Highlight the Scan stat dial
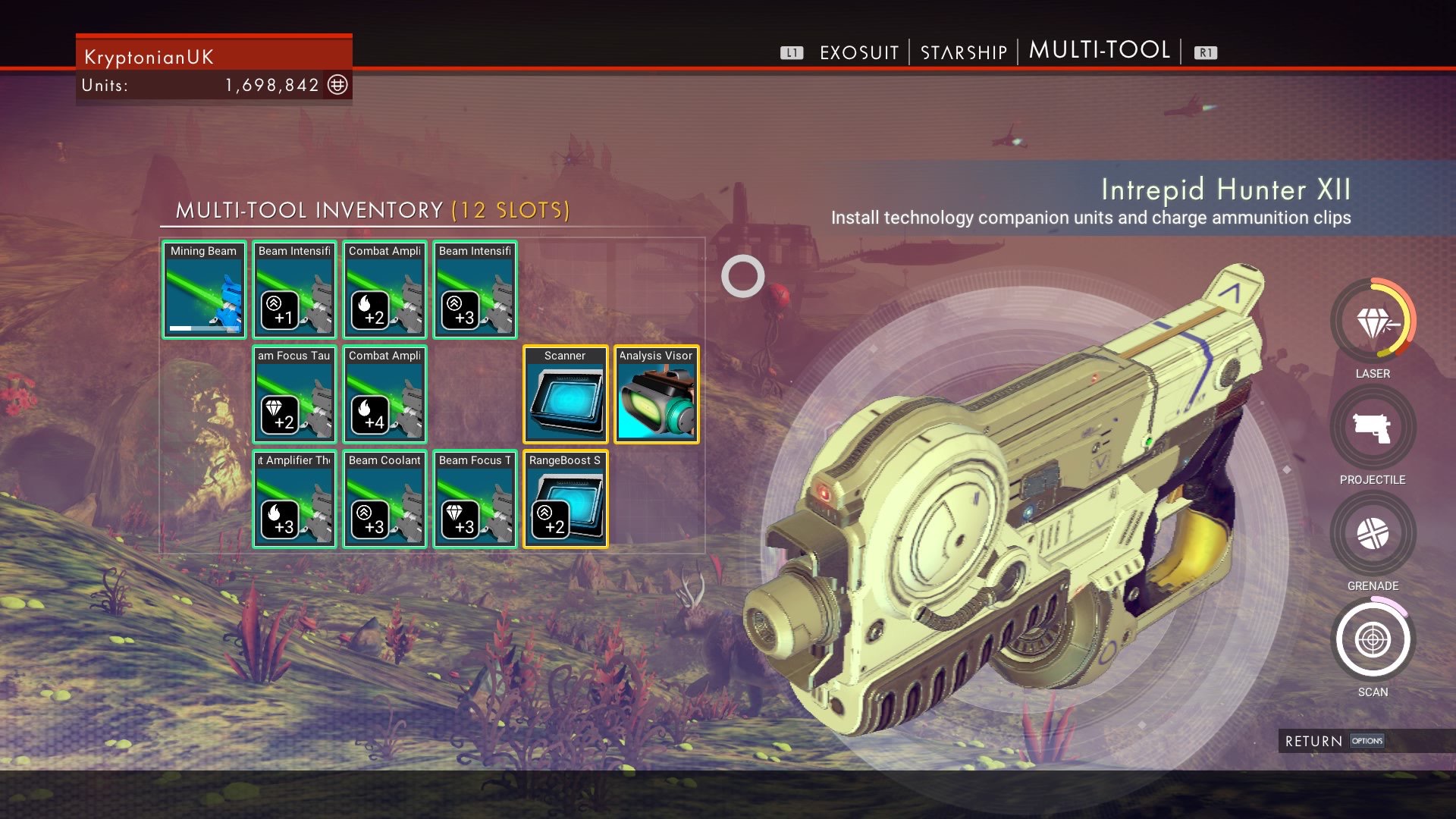Screen dimensions: 1456x819 (x=1373, y=640)
